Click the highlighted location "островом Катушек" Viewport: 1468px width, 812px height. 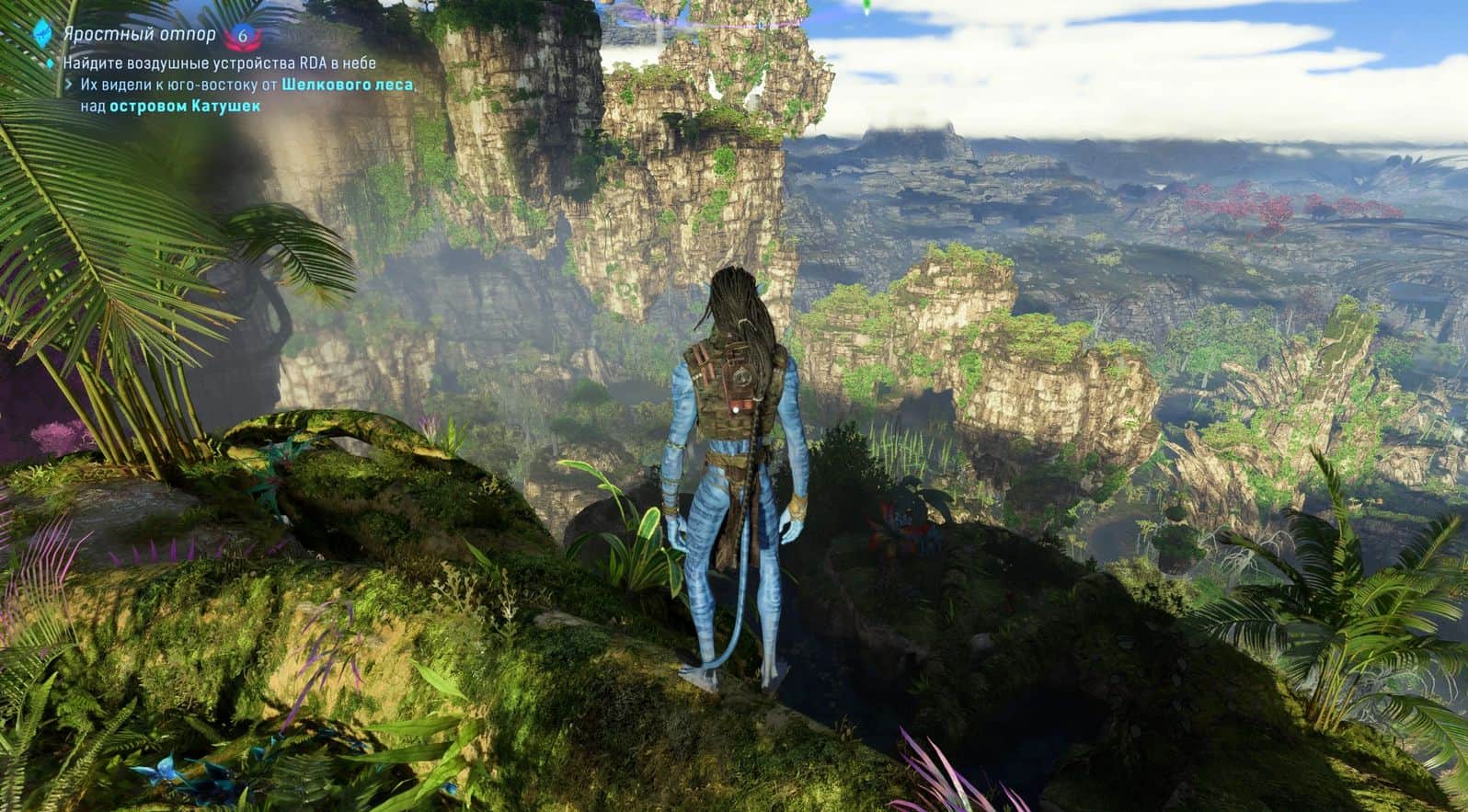point(184,106)
